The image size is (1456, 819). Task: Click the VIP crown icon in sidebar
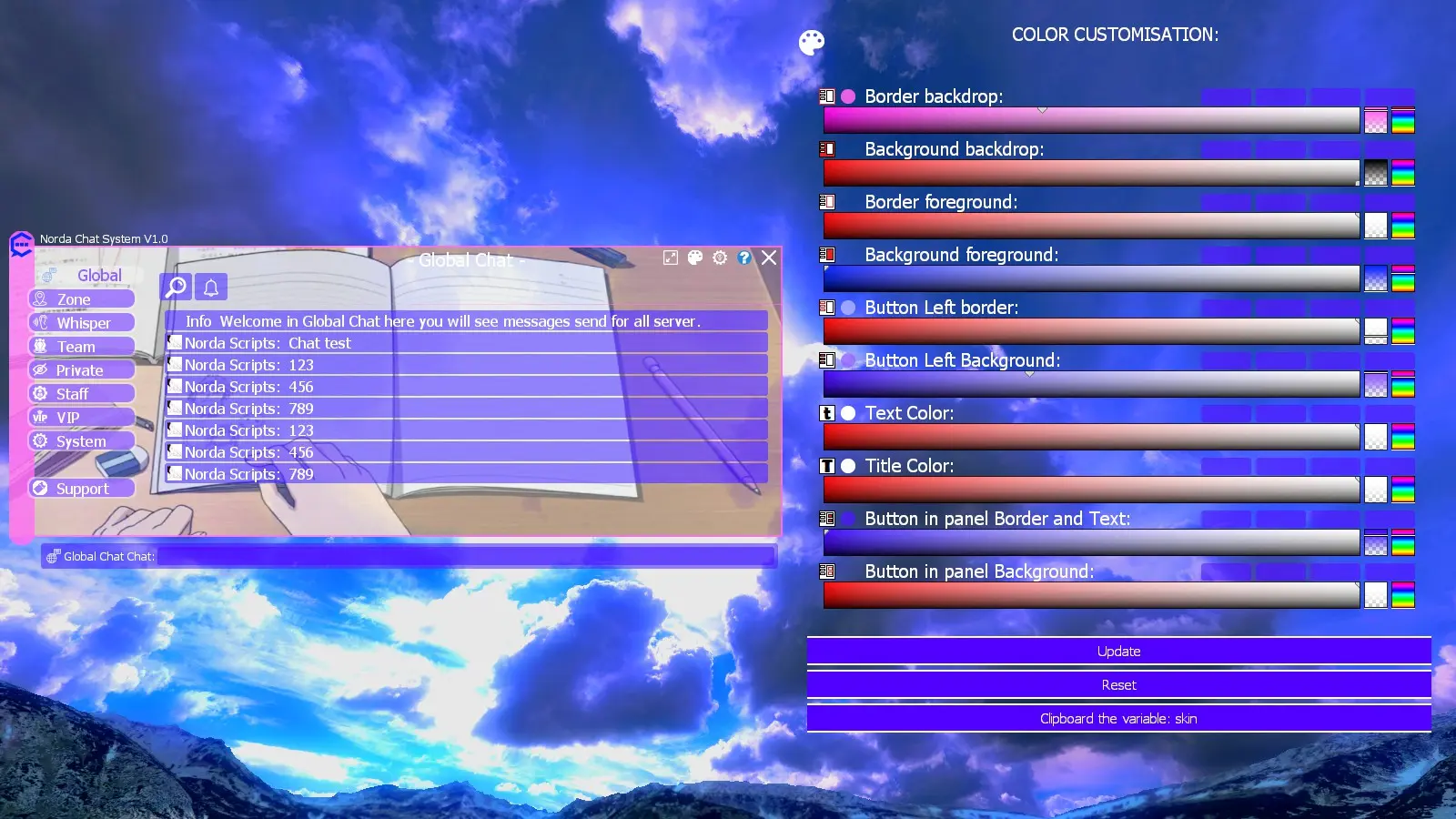41,416
